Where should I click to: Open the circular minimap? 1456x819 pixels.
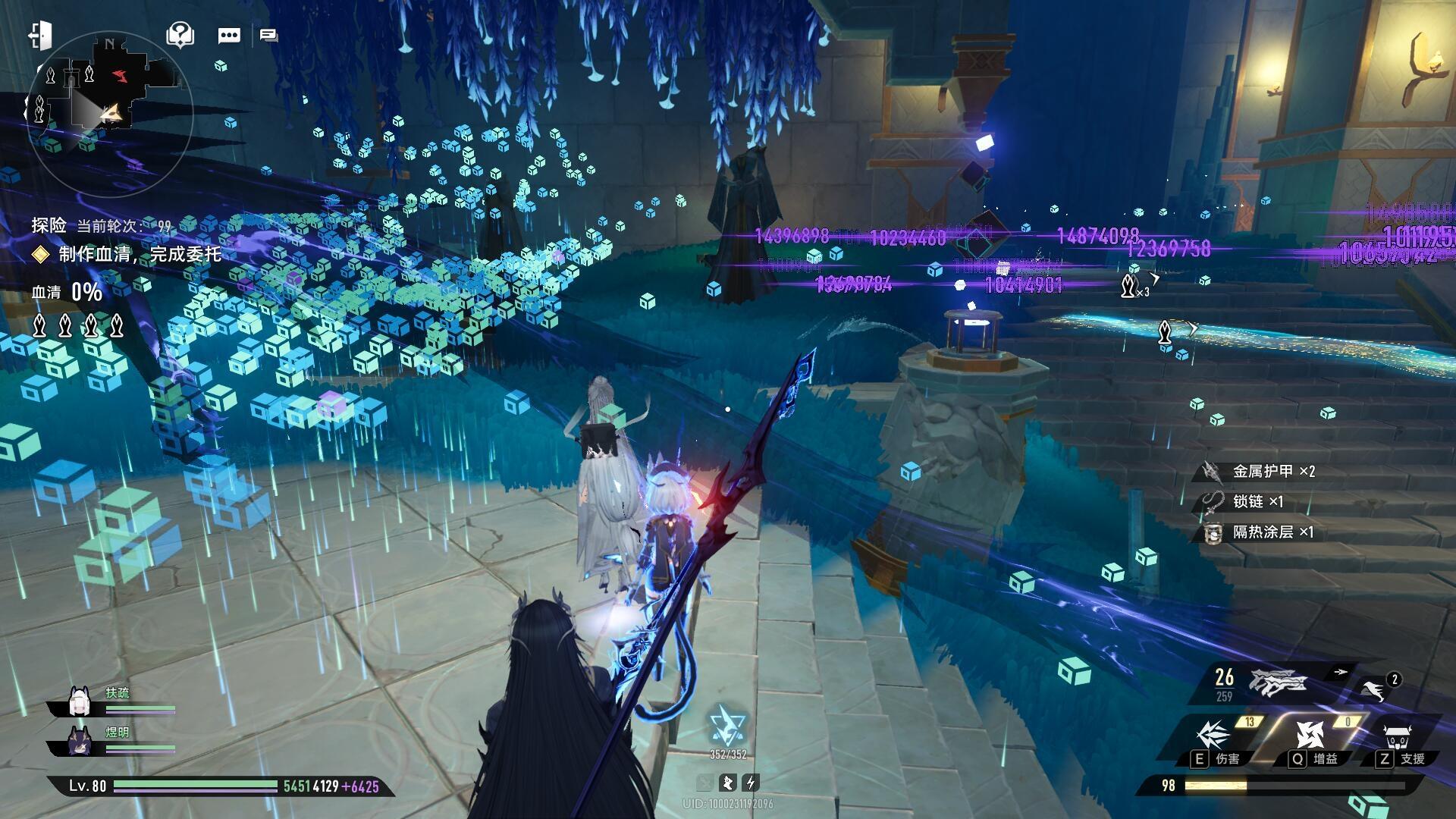coord(109,114)
